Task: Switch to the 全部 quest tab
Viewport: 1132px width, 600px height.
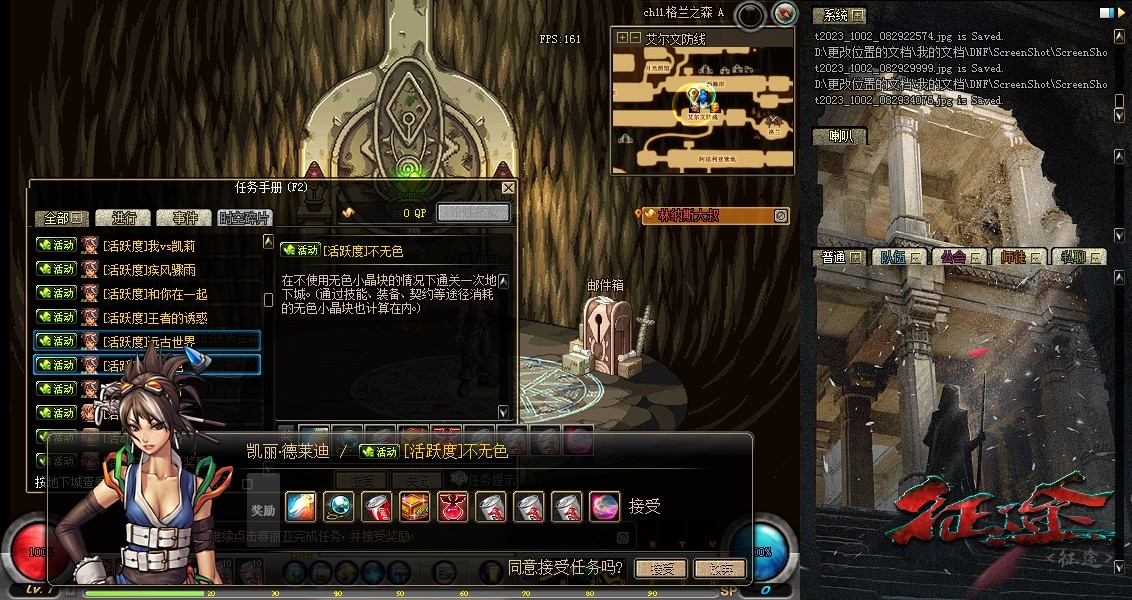Action: [62, 218]
